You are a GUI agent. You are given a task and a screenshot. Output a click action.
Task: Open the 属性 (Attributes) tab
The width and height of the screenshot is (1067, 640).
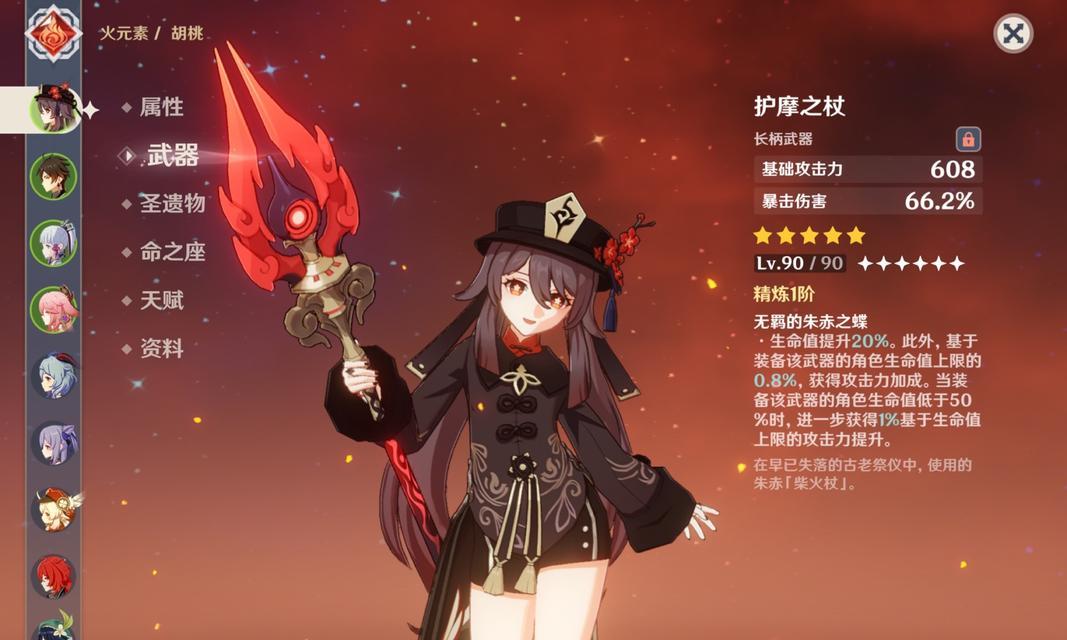click(x=161, y=107)
